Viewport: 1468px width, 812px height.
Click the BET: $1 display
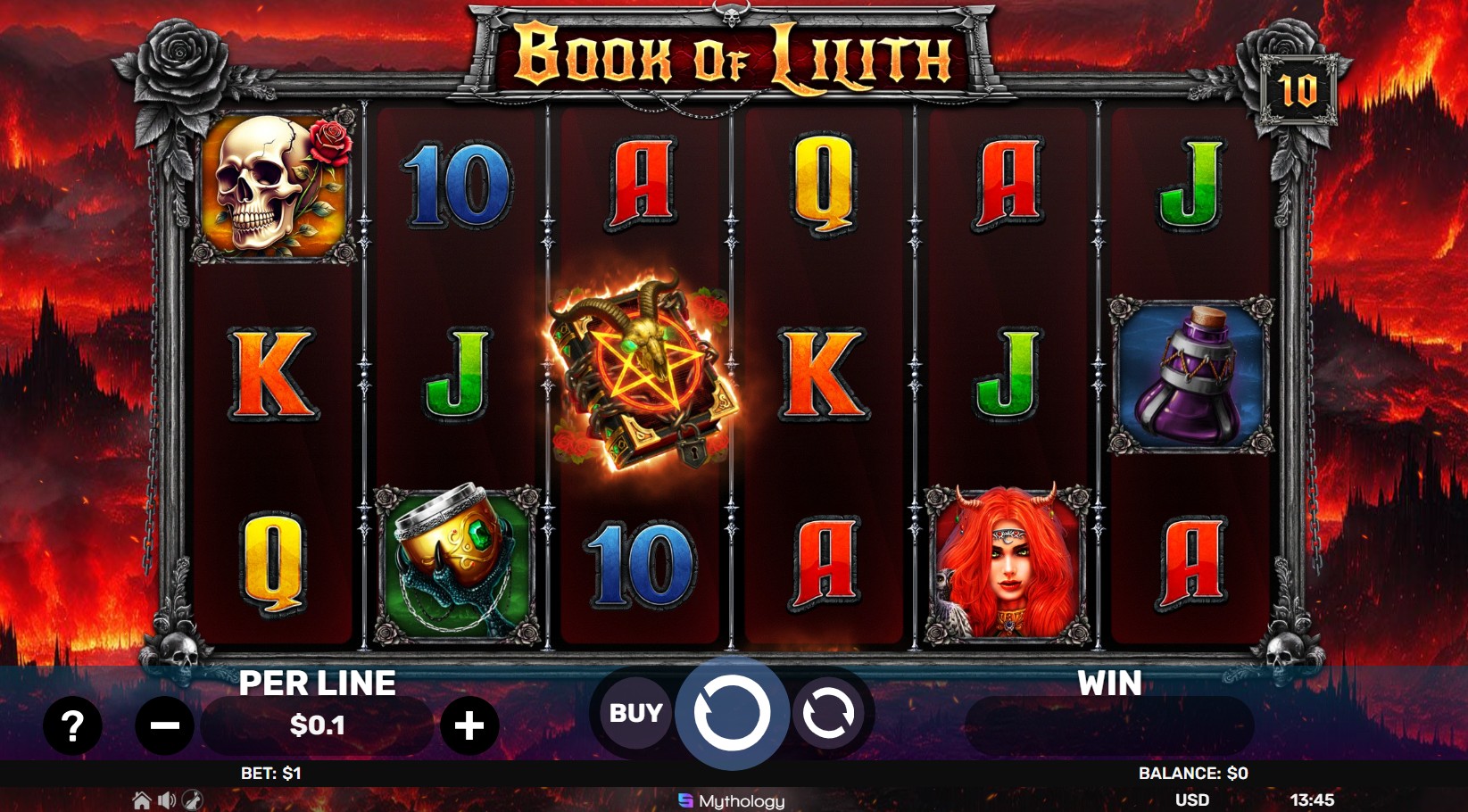(269, 773)
